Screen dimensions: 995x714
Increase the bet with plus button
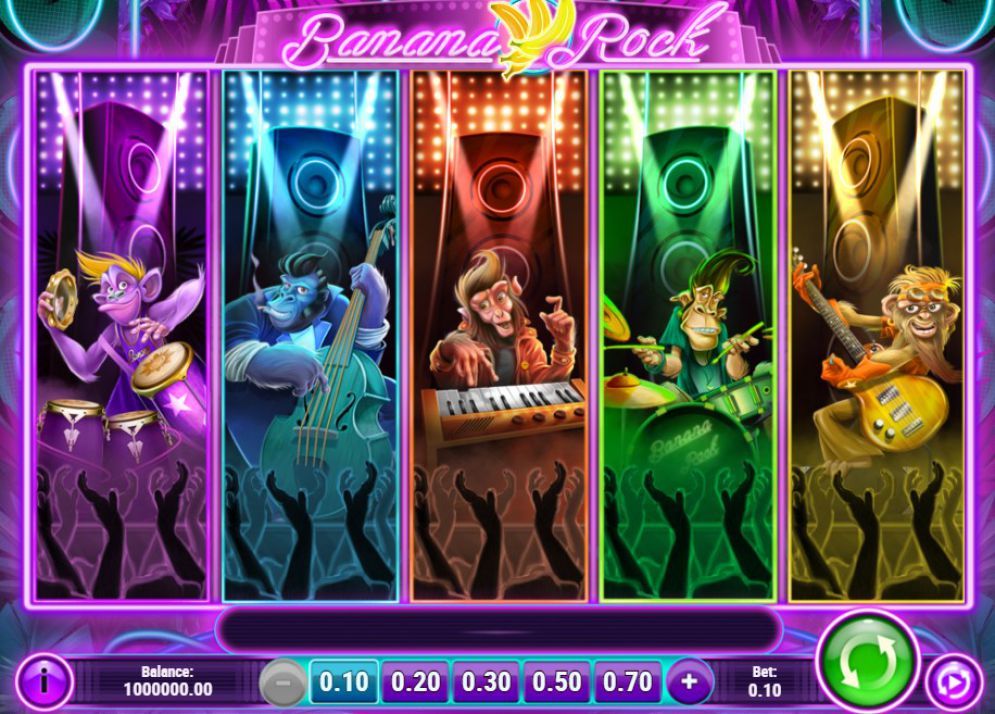pos(689,683)
